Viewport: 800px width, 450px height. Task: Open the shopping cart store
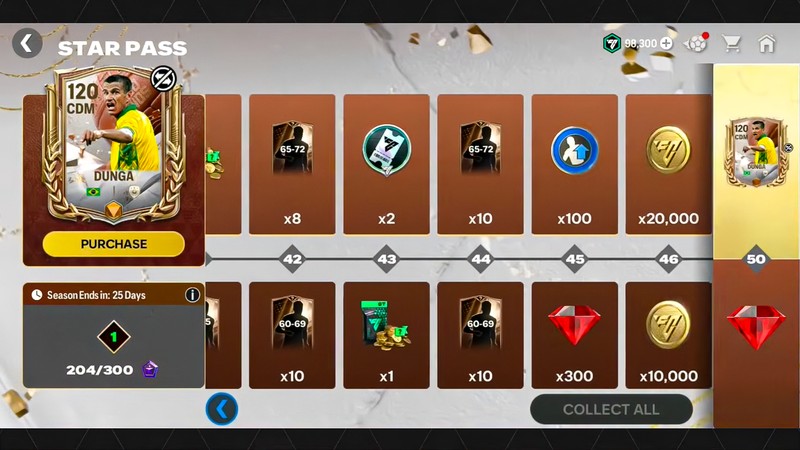click(x=732, y=44)
